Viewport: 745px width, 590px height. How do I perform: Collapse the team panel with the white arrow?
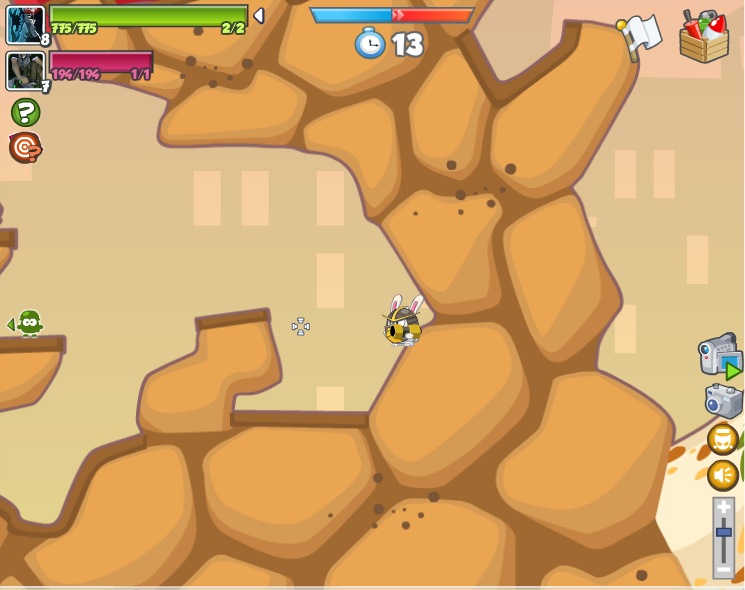pyautogui.click(x=259, y=15)
